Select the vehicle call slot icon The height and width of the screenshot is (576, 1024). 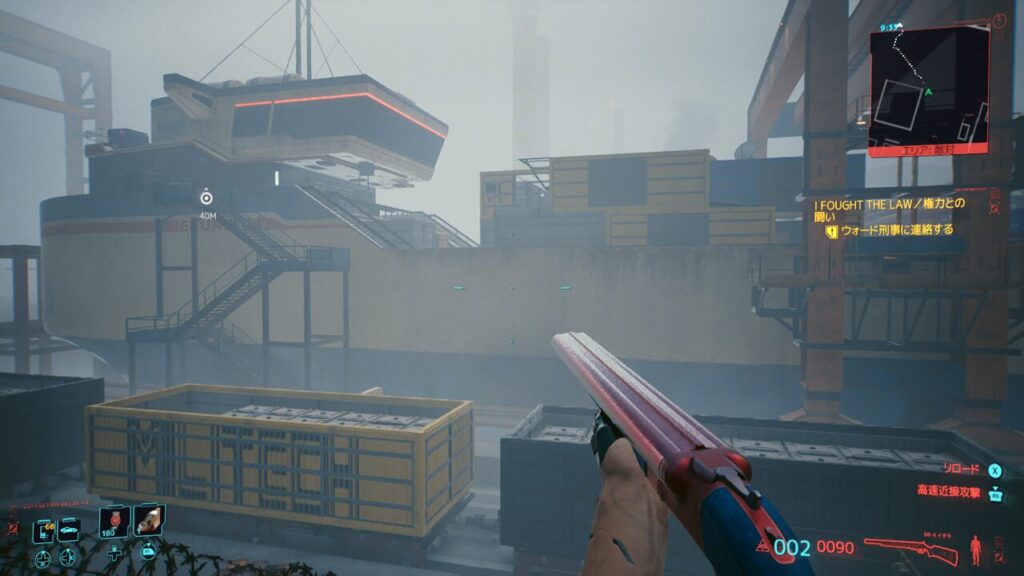(69, 531)
